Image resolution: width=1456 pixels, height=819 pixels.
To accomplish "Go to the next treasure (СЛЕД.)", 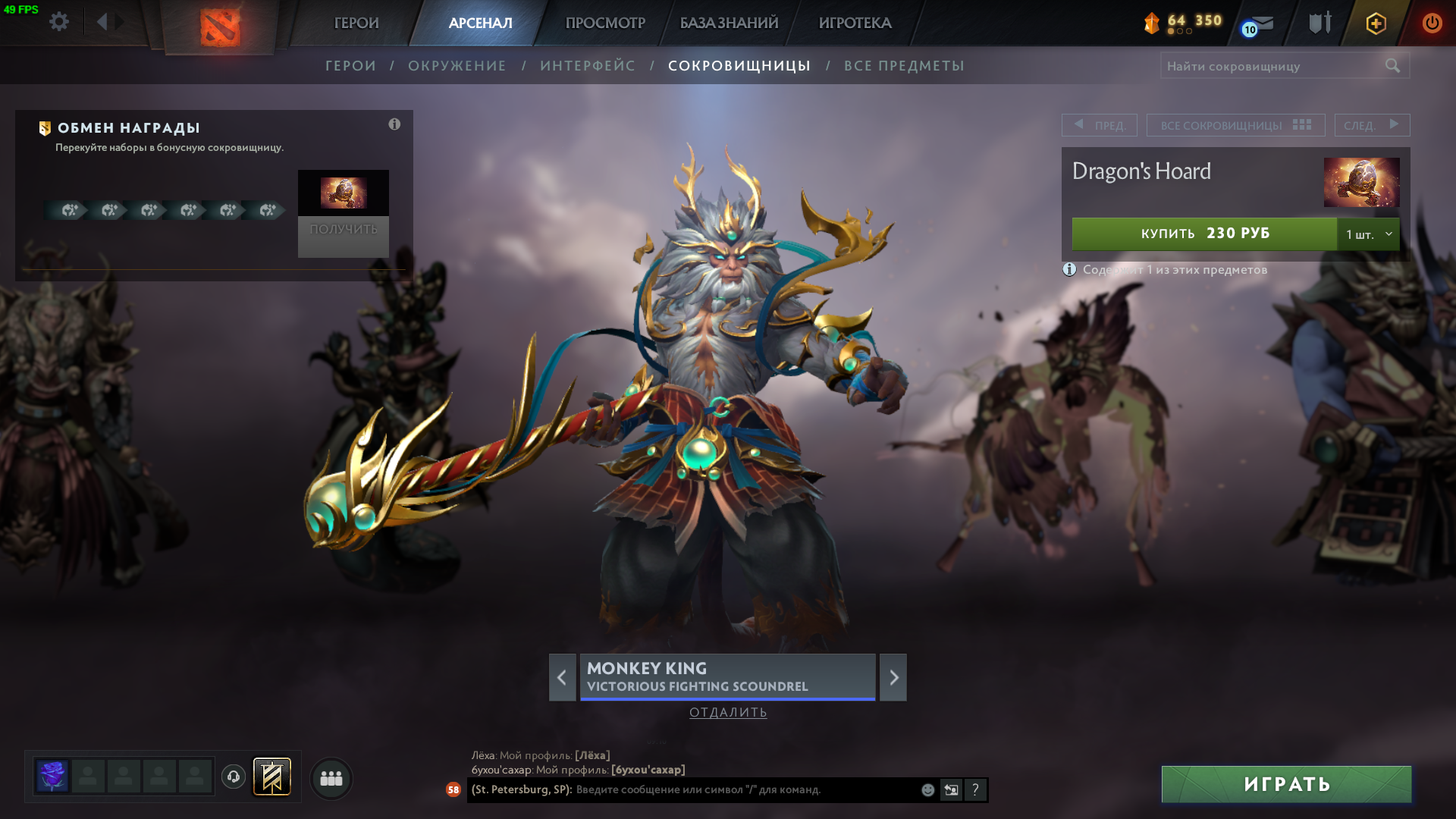I will coord(1372,125).
